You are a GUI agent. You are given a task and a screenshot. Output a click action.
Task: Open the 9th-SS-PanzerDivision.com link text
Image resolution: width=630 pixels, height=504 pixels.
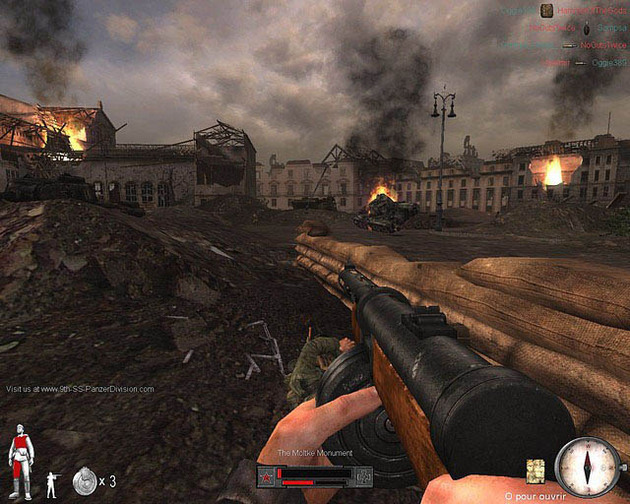[80, 388]
